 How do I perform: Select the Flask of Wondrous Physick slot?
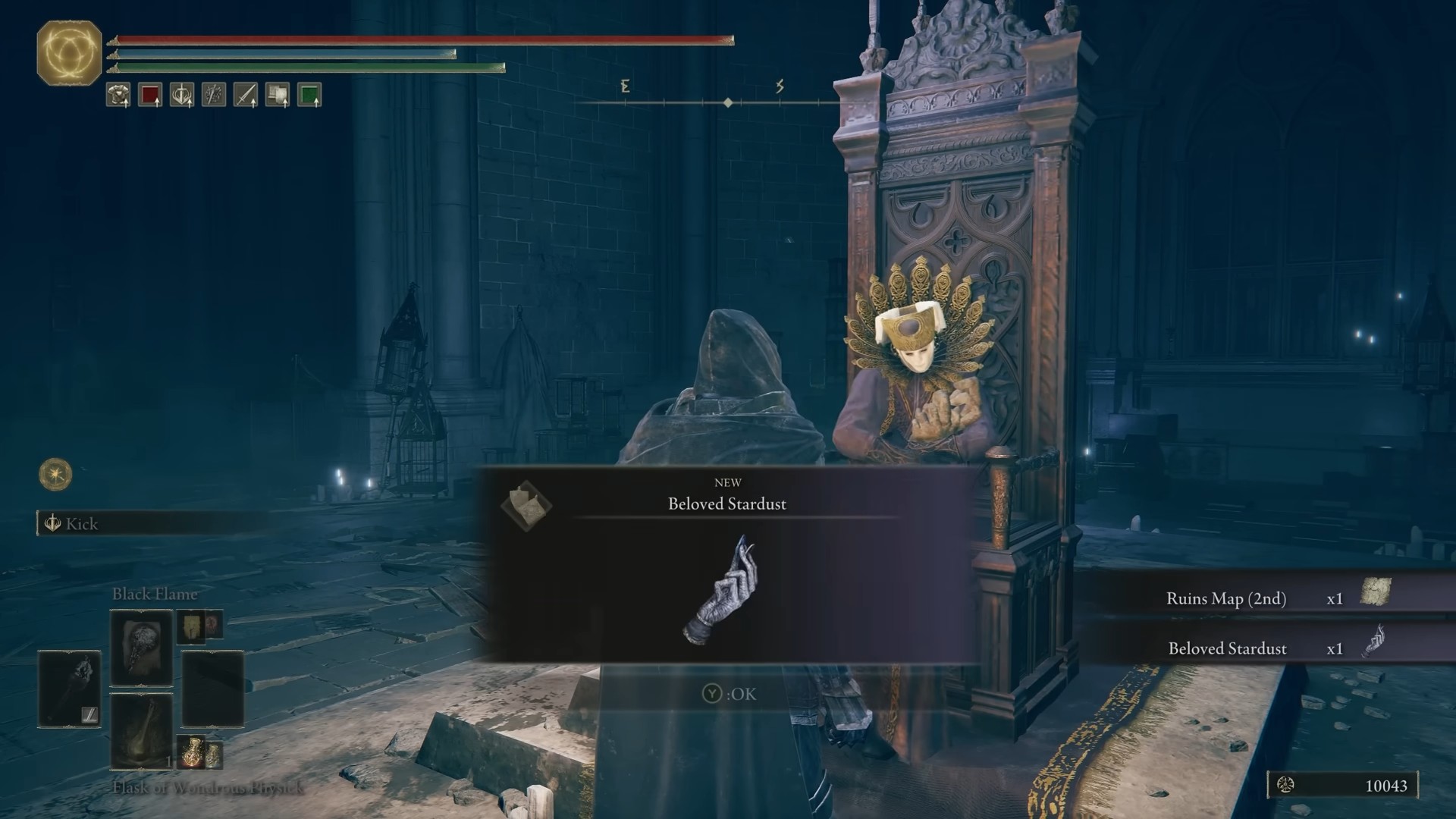[x=142, y=732]
